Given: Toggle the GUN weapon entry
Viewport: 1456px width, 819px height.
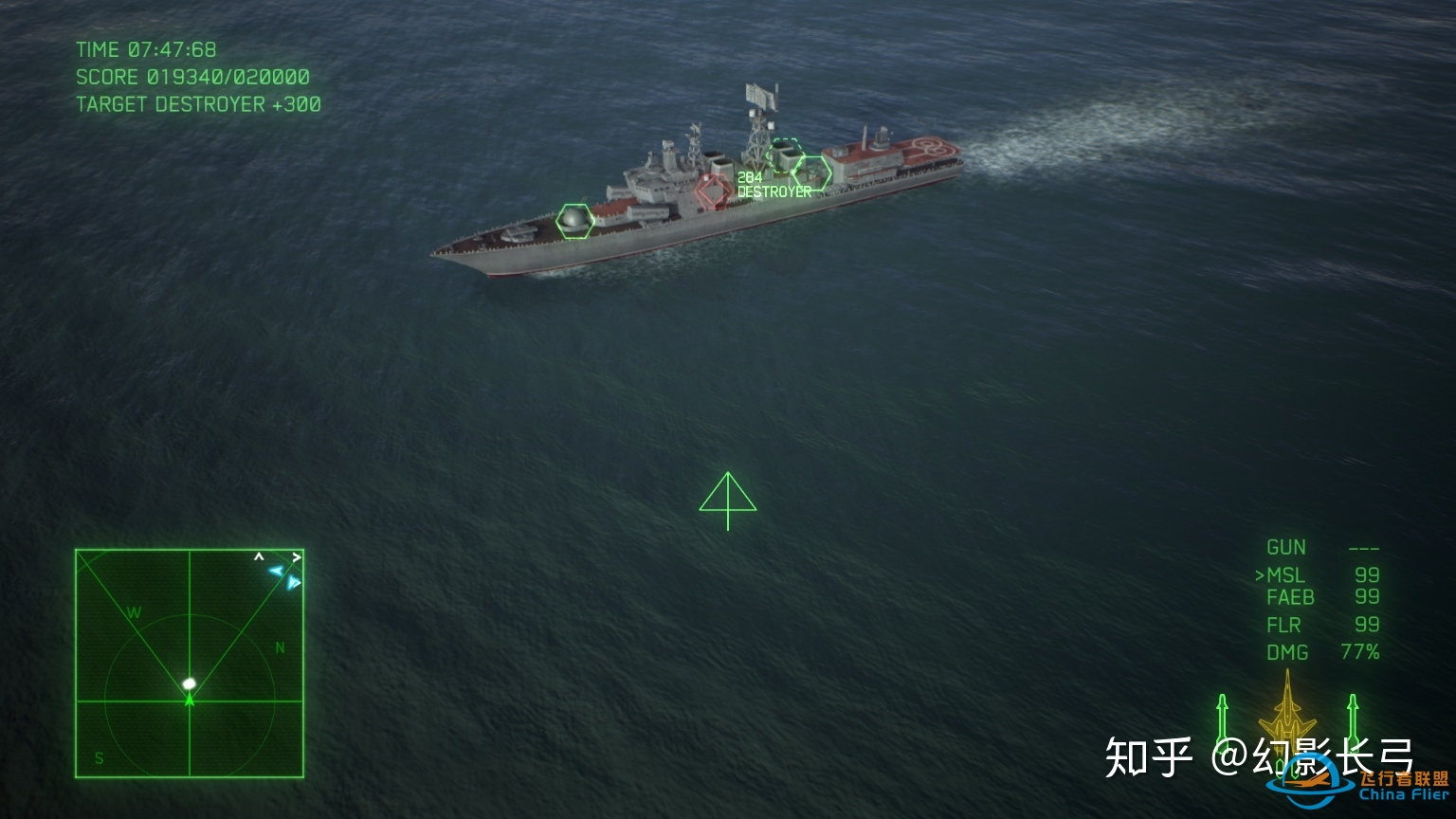Looking at the screenshot, I should coord(1287,547).
